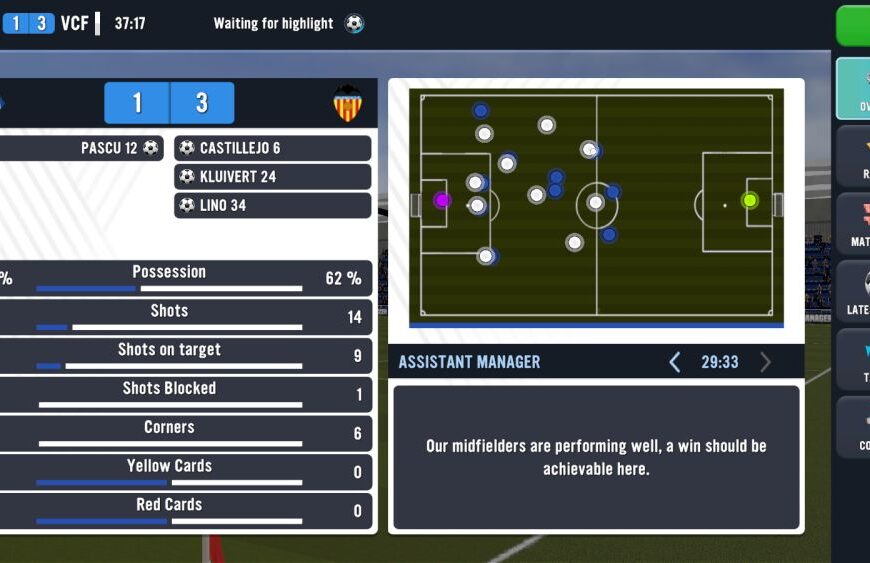The width and height of the screenshot is (870, 563).
Task: Click the Valencia club crest
Action: (347, 103)
